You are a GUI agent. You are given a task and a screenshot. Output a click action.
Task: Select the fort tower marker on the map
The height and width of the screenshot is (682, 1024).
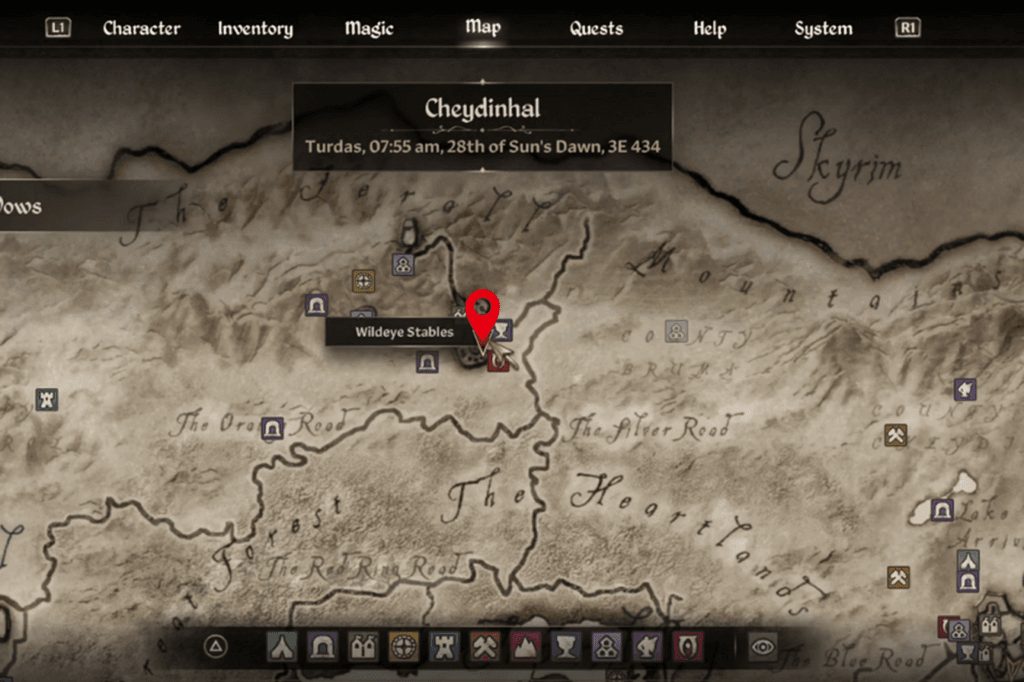(47, 400)
